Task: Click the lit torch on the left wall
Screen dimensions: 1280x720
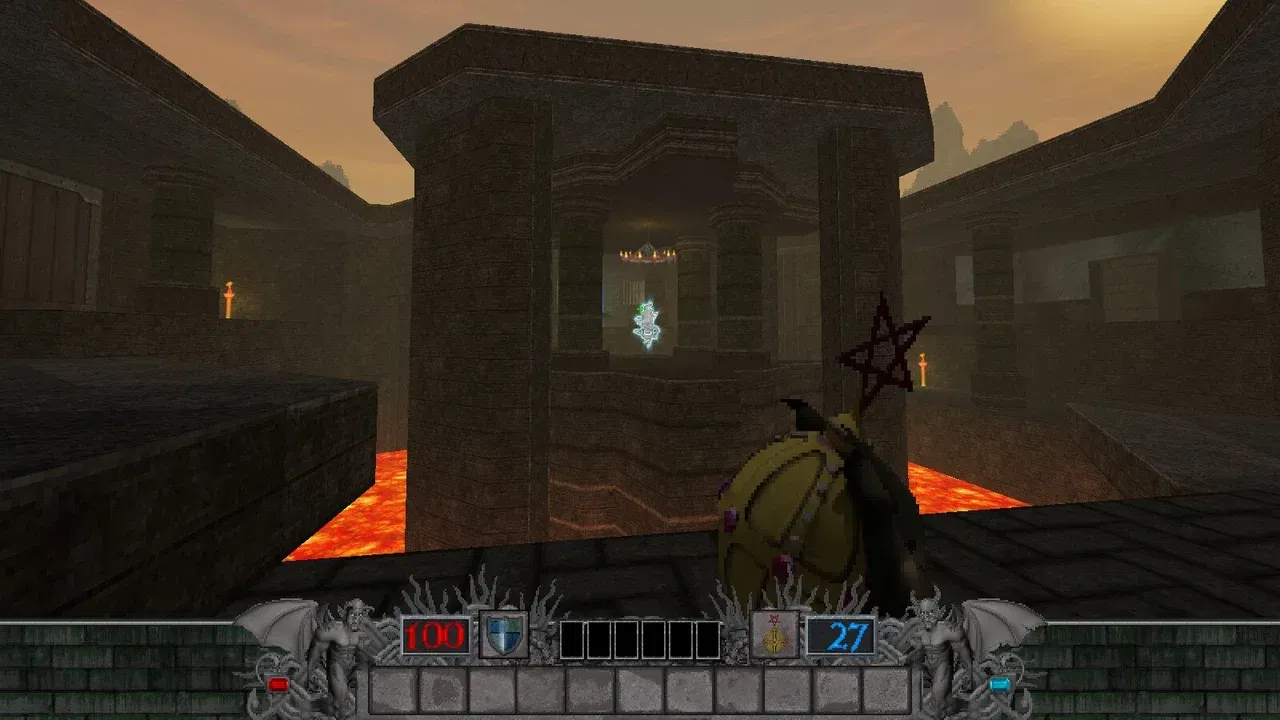Action: (230, 294)
